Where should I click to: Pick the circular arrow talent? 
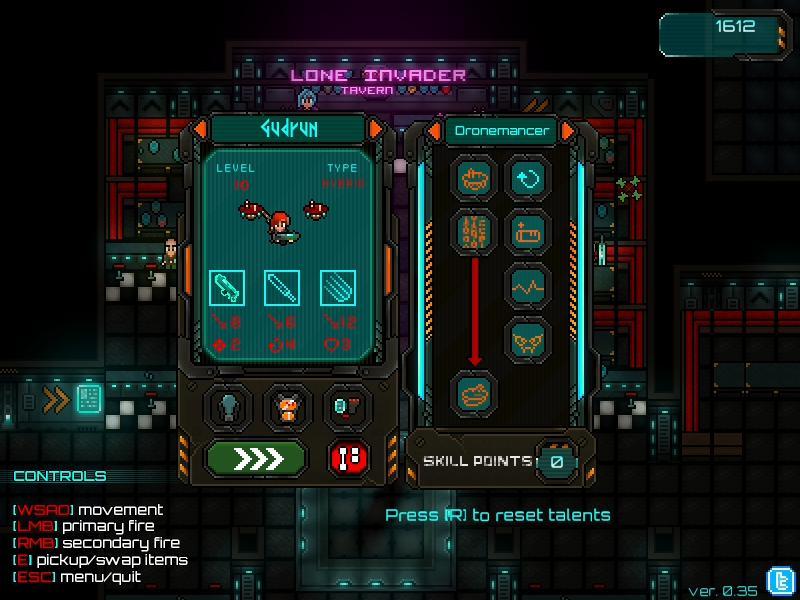click(527, 179)
